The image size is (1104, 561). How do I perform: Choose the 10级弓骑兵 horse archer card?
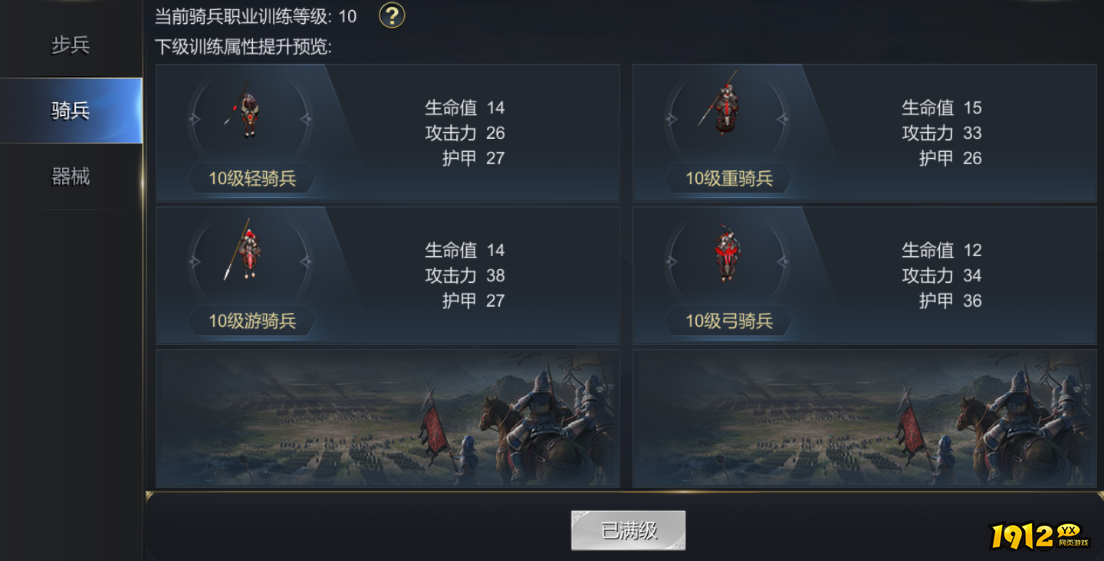click(x=864, y=276)
